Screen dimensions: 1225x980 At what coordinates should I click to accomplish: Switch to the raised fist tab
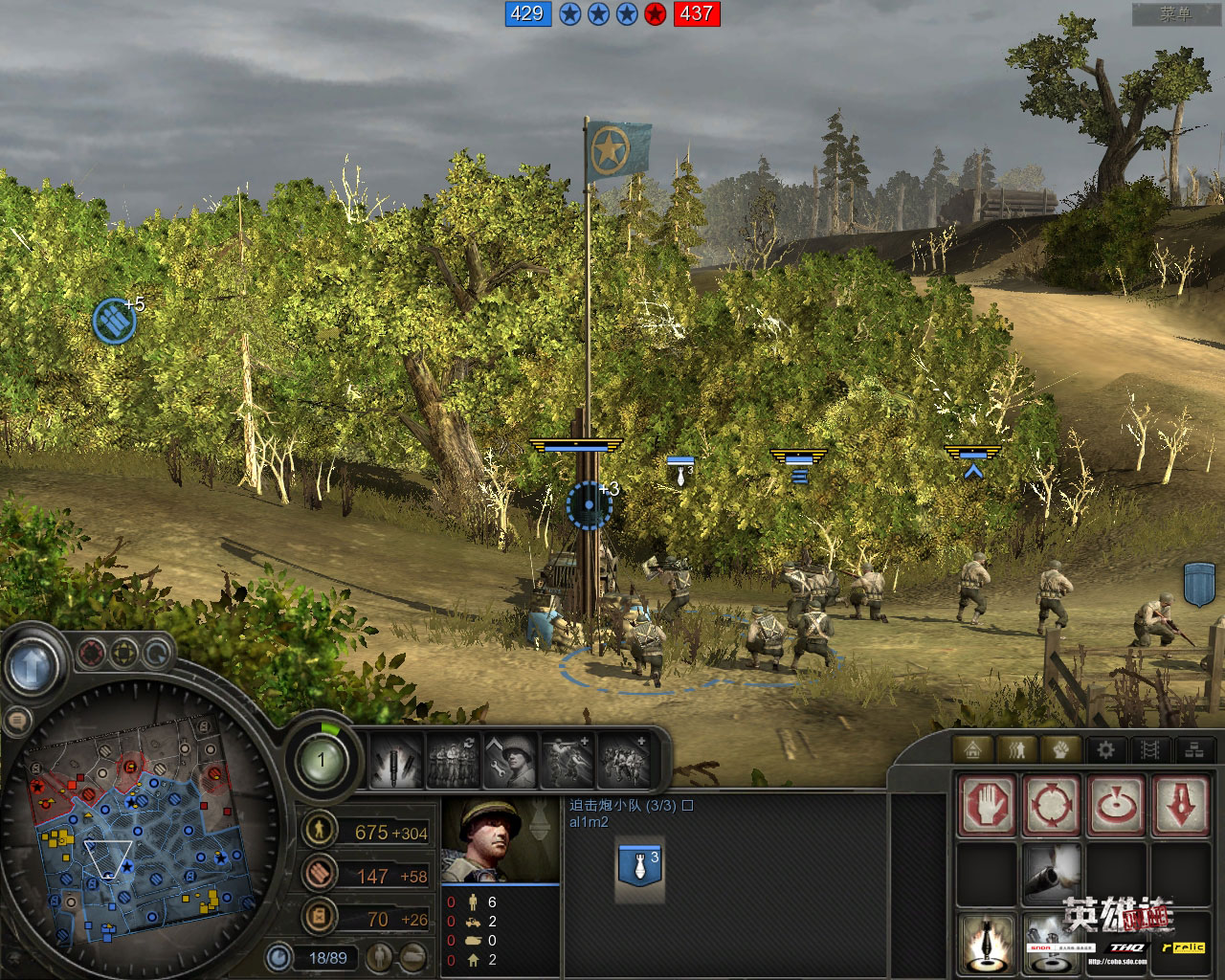1061,750
